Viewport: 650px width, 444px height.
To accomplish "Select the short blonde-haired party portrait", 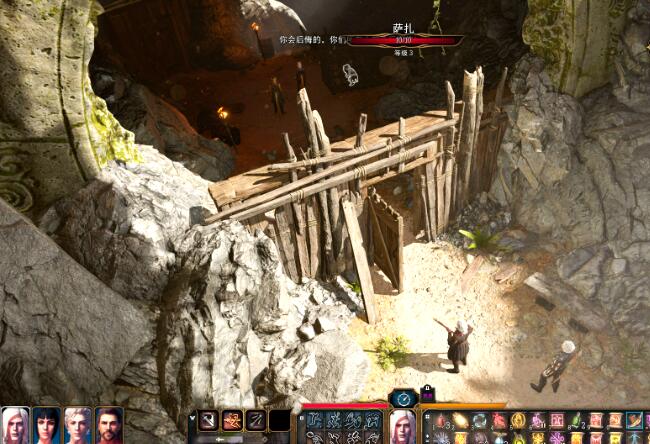I will pos(77,425).
